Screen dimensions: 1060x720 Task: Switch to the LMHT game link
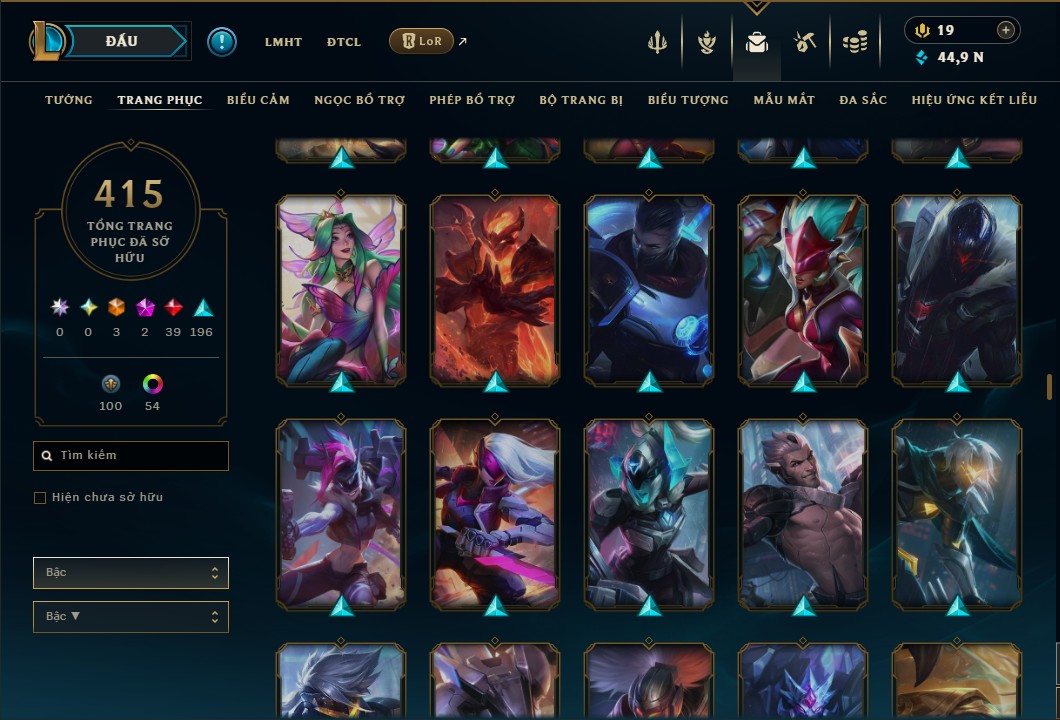(283, 42)
